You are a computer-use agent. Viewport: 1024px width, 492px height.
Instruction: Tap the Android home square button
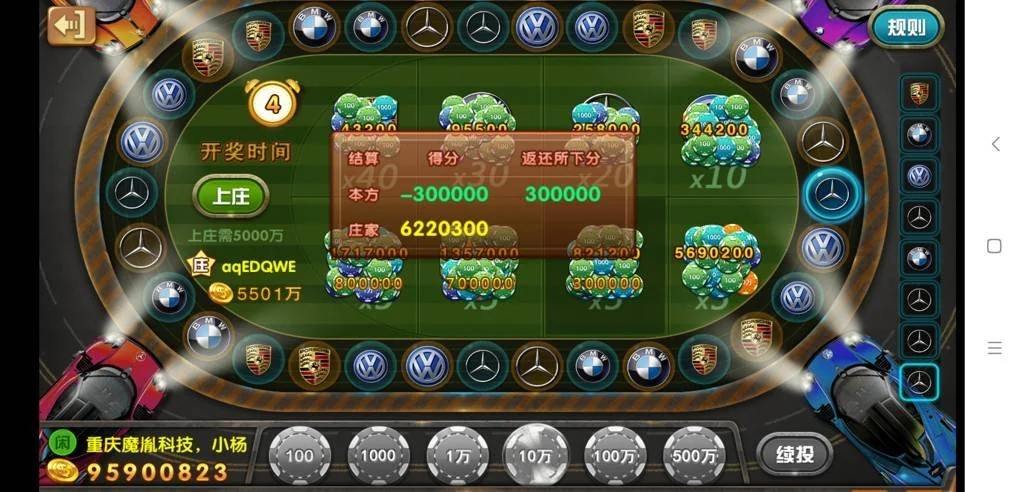994,246
